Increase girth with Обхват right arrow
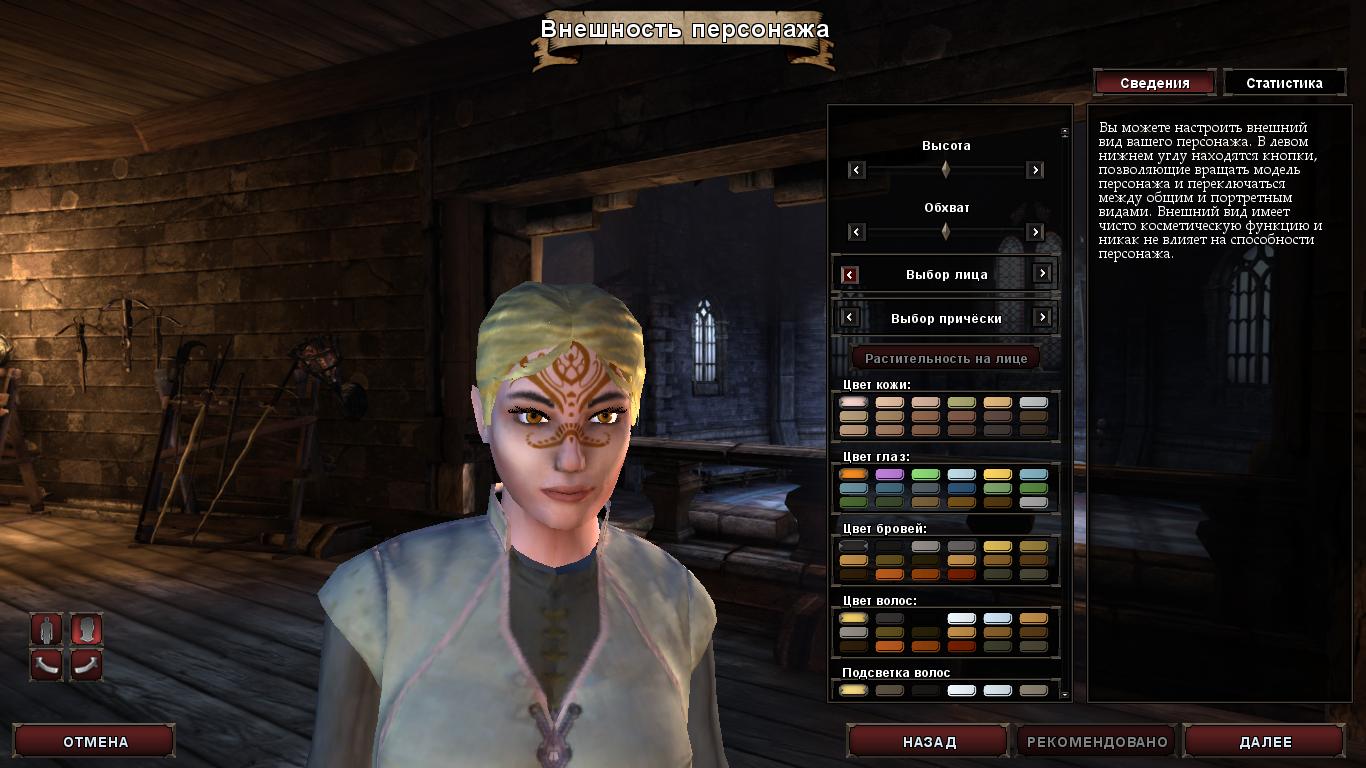1366x768 pixels. tap(1035, 232)
